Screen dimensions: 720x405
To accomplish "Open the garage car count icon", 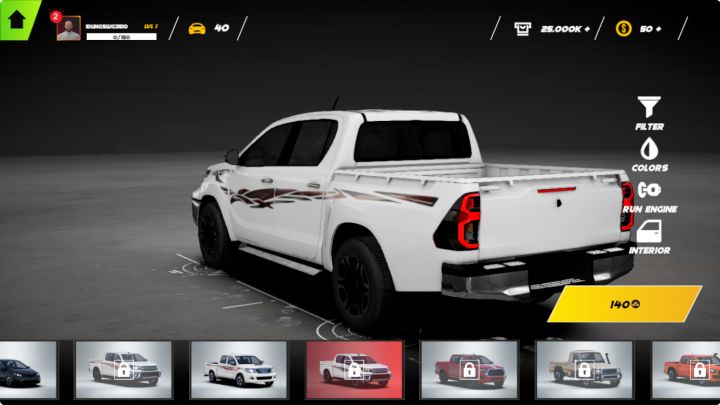I will (197, 28).
